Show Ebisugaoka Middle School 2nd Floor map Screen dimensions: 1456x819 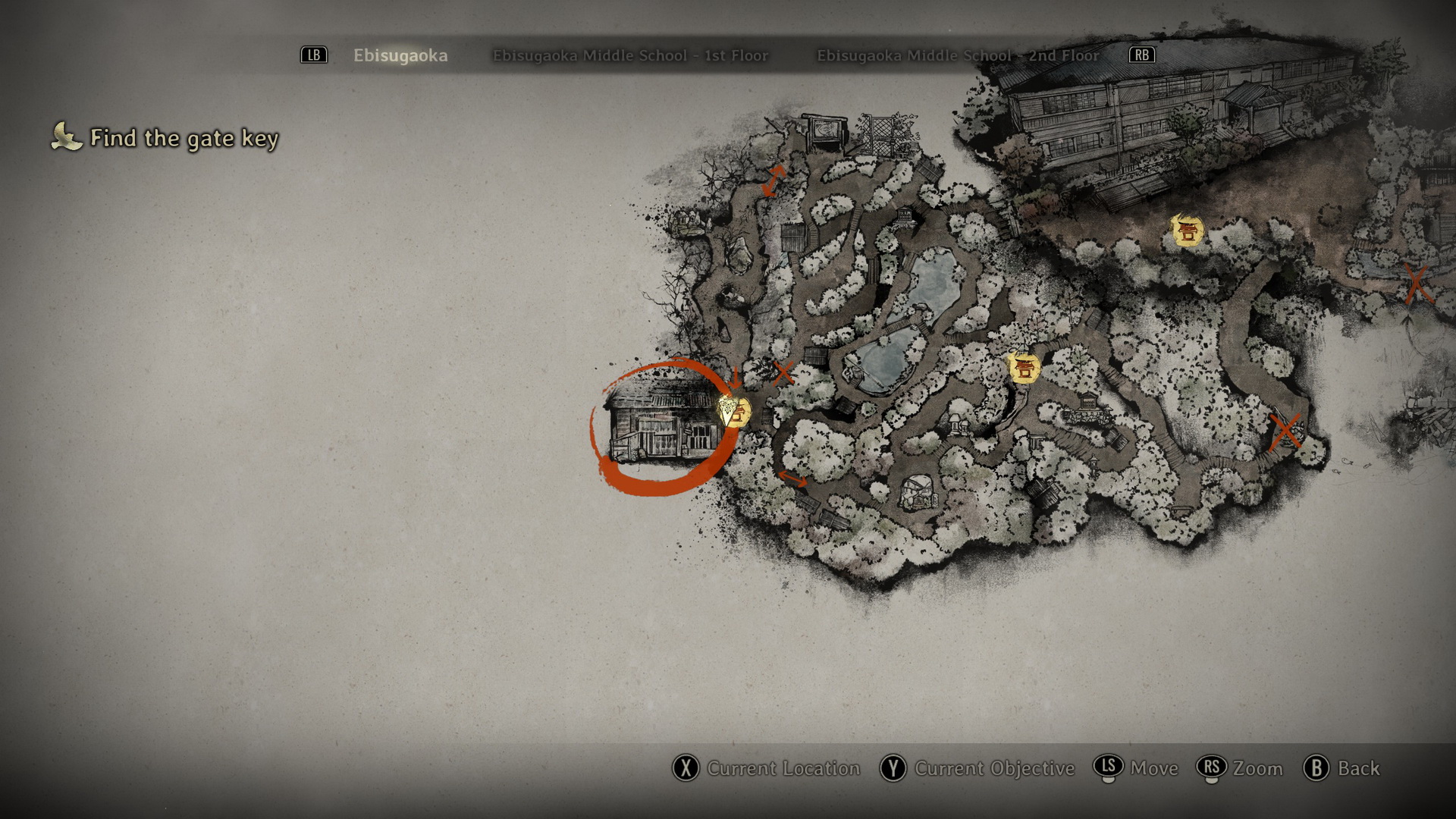957,55
